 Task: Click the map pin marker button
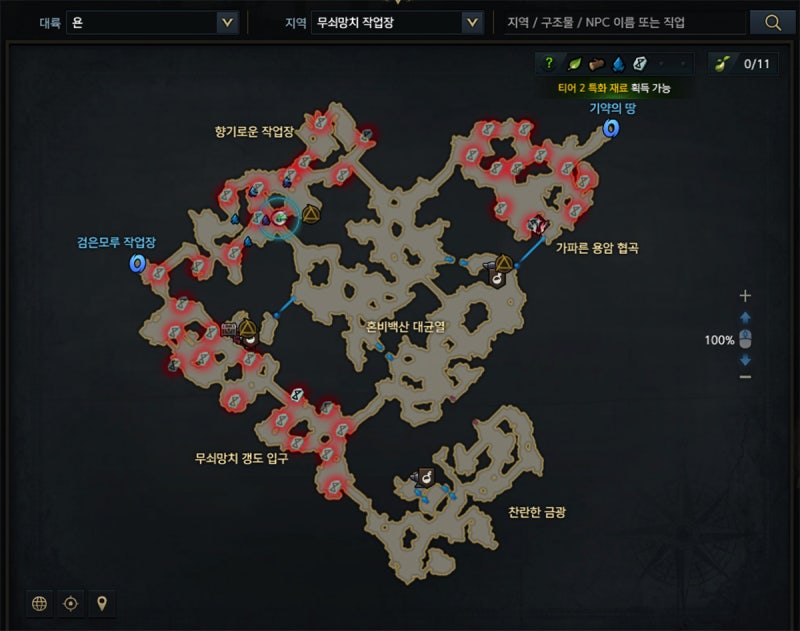100,603
